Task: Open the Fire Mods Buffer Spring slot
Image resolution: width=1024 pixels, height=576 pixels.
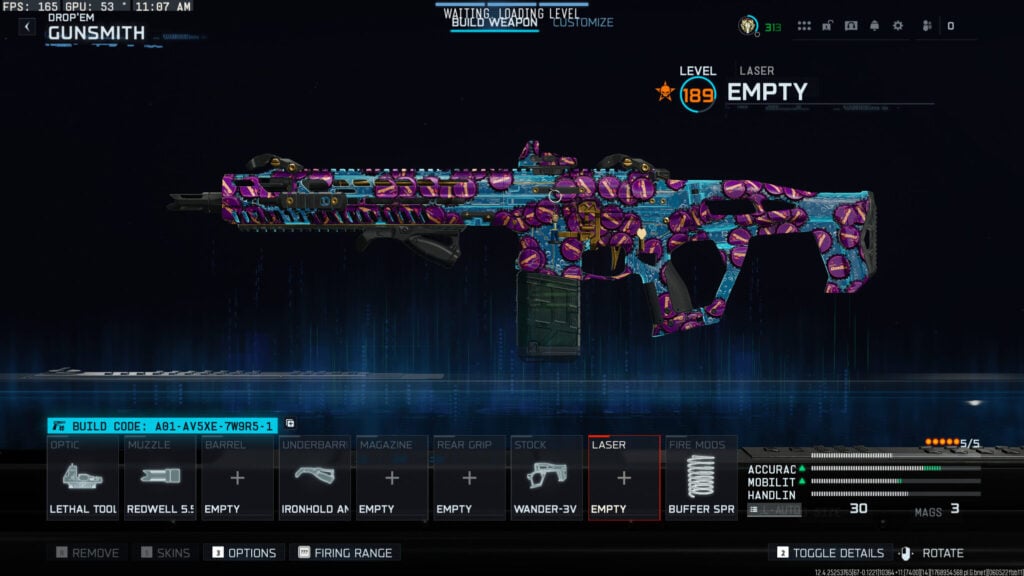Action: 700,477
